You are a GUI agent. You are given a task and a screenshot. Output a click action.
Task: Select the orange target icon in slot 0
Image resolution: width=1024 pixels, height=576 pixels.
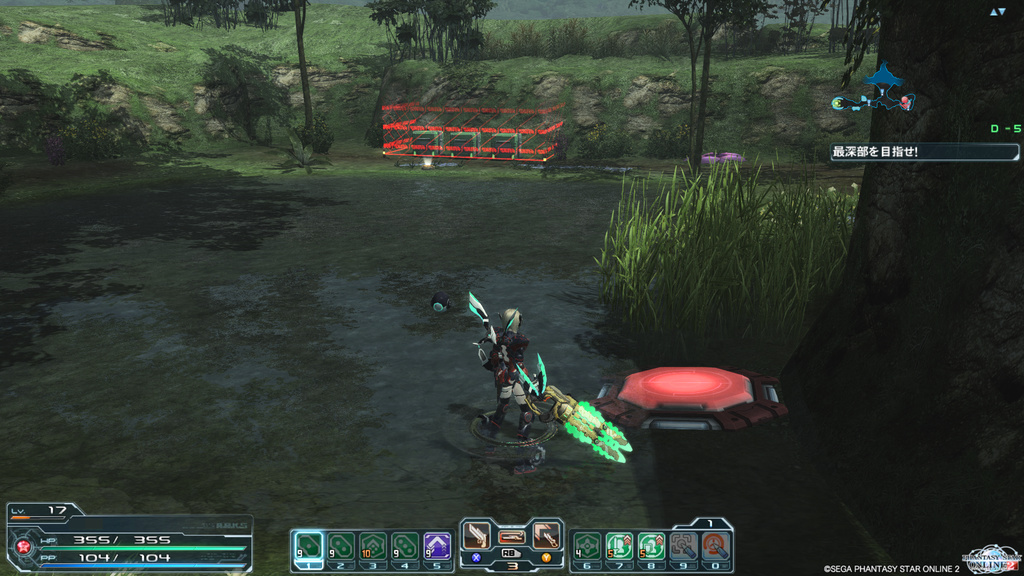[x=715, y=545]
